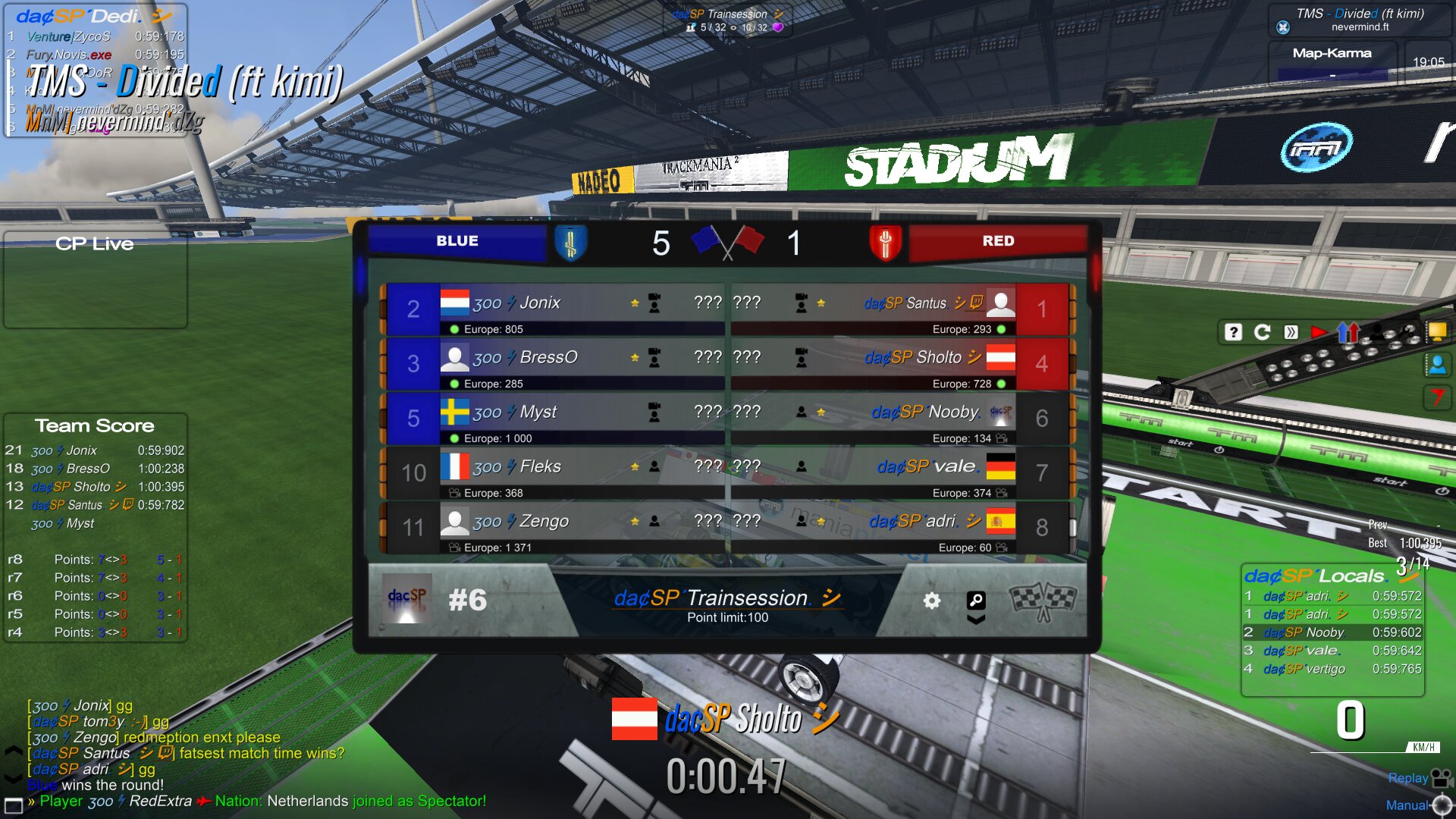Open the yellow monitor icon
Viewport: 1456px width, 819px height.
click(x=1436, y=331)
